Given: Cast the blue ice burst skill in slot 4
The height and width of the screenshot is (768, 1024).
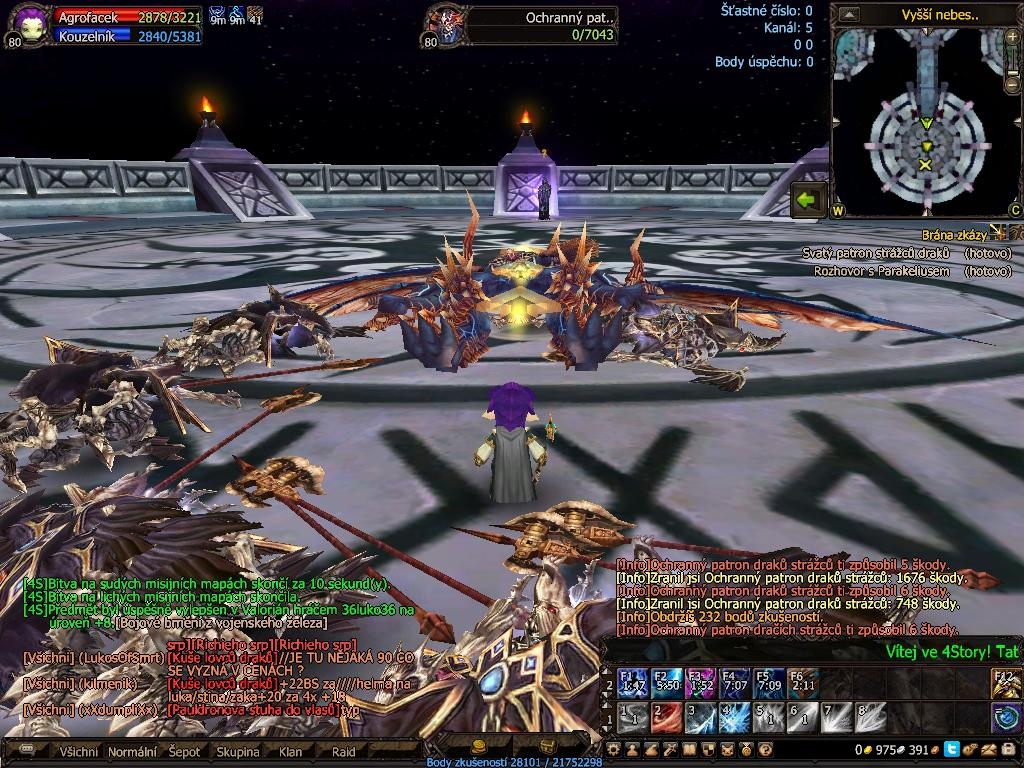Looking at the screenshot, I should coord(736,716).
